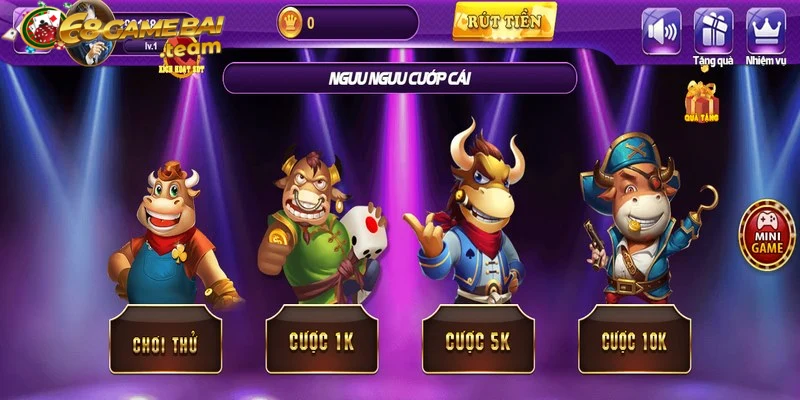Choose the Cược 1K betting room
Screen dimensions: 800x400
point(321,341)
